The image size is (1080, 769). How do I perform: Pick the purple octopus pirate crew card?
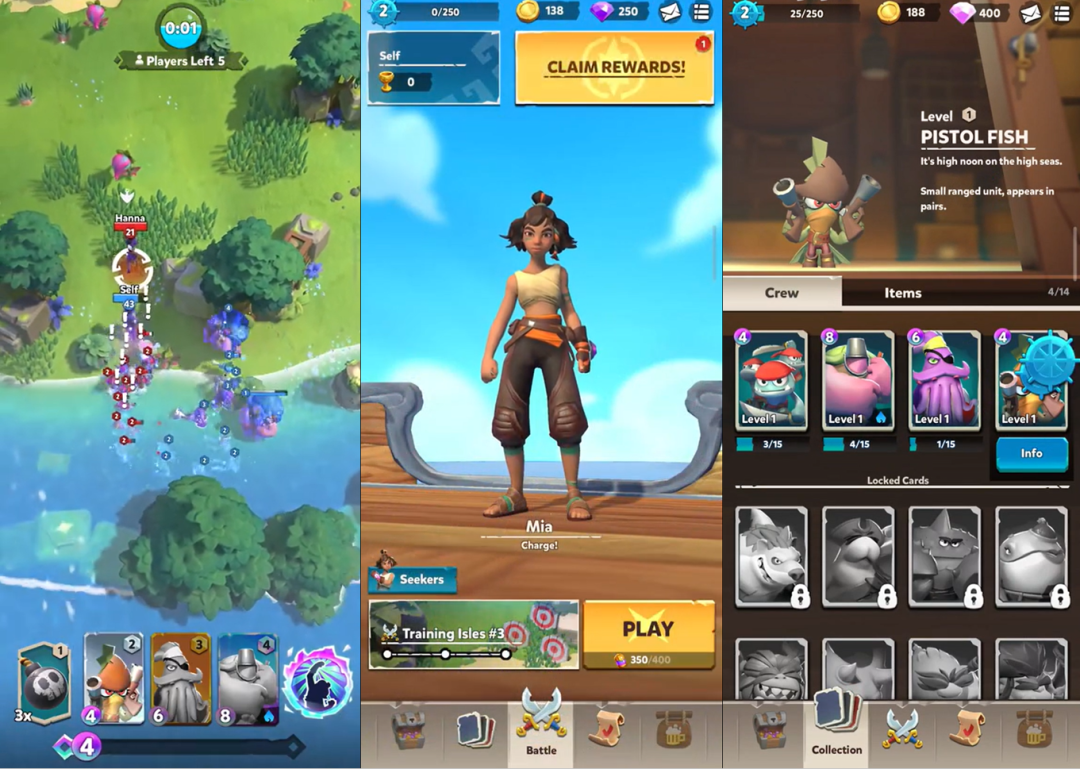point(944,382)
